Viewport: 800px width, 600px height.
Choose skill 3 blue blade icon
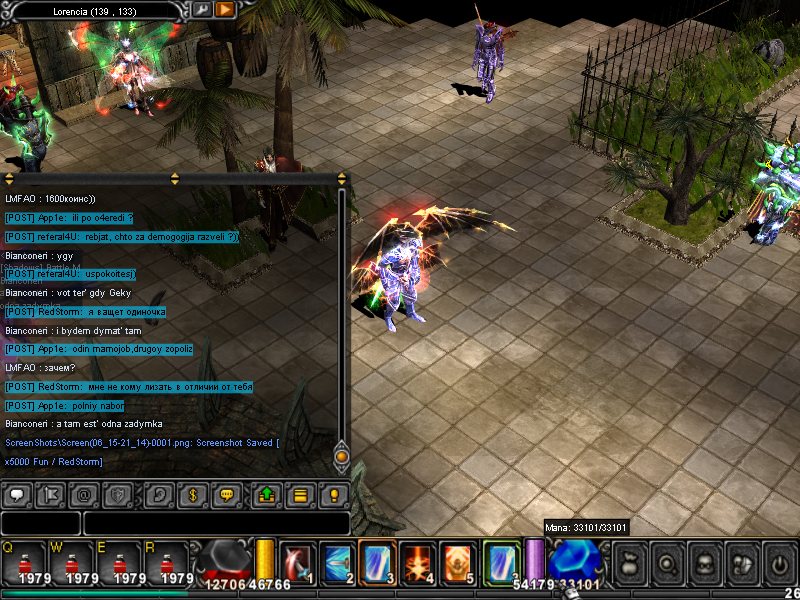click(377, 562)
